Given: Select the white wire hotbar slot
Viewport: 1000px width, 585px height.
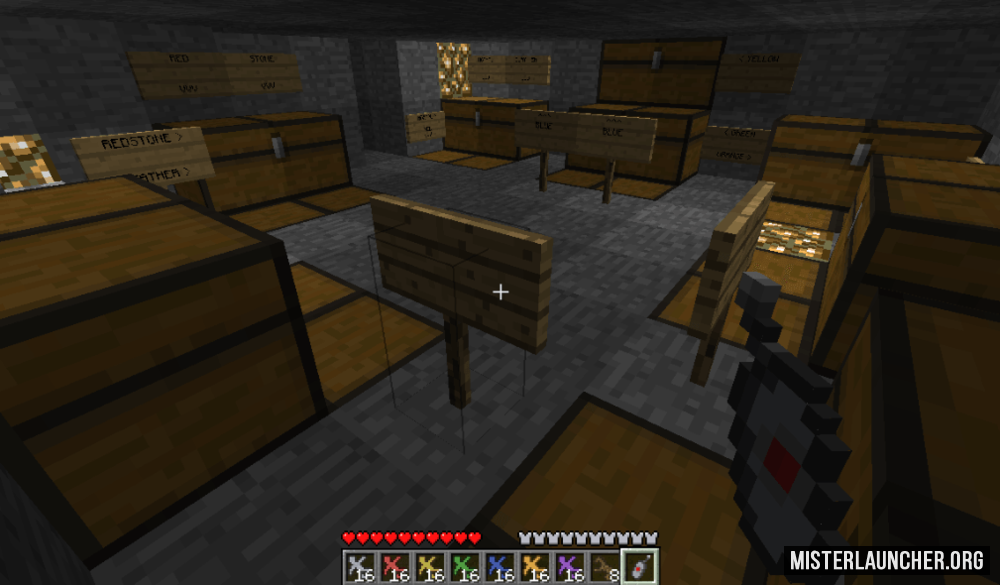Looking at the screenshot, I should pos(359,567).
